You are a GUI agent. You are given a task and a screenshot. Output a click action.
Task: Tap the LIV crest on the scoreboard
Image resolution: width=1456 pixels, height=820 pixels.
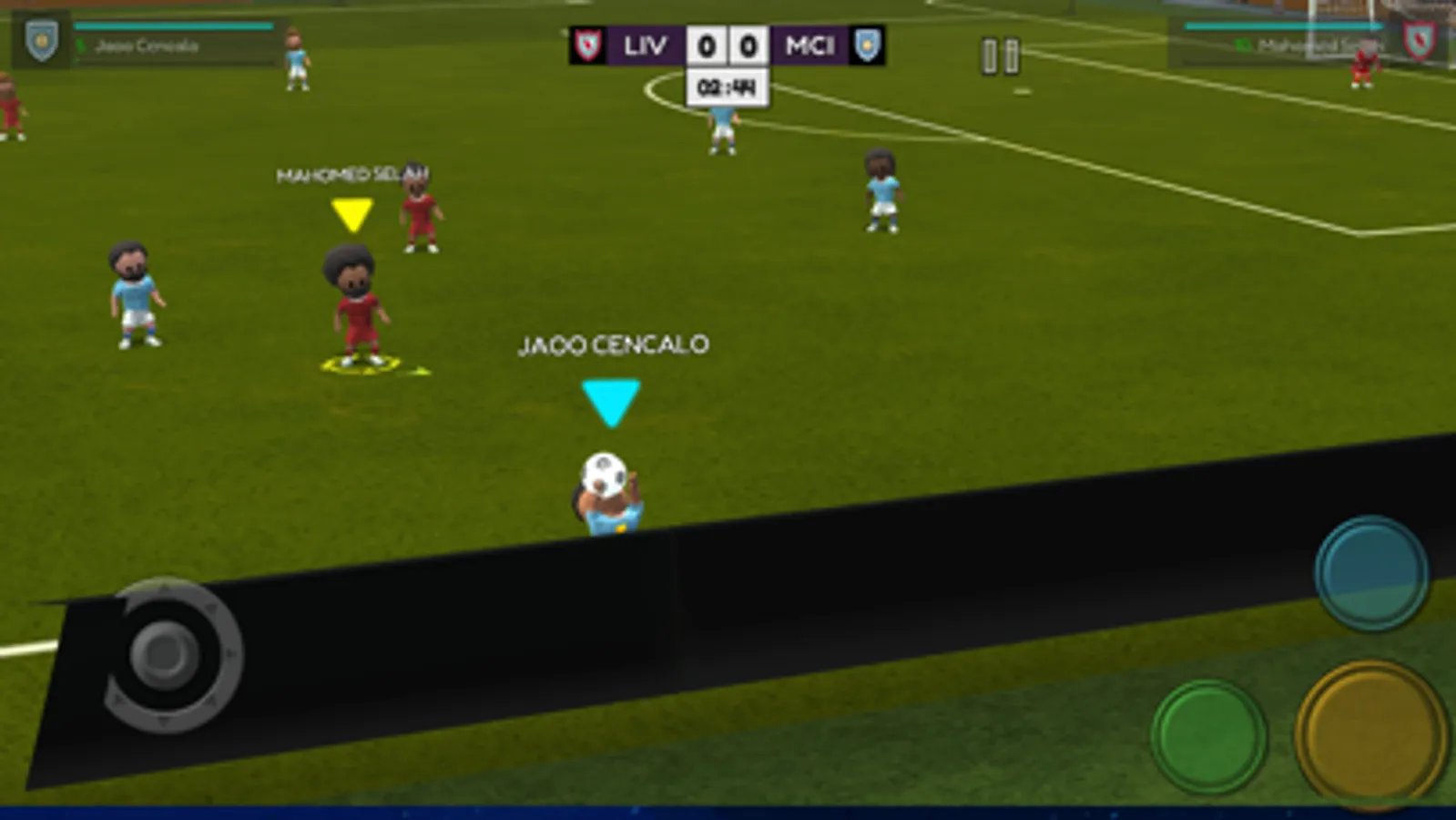[x=586, y=45]
